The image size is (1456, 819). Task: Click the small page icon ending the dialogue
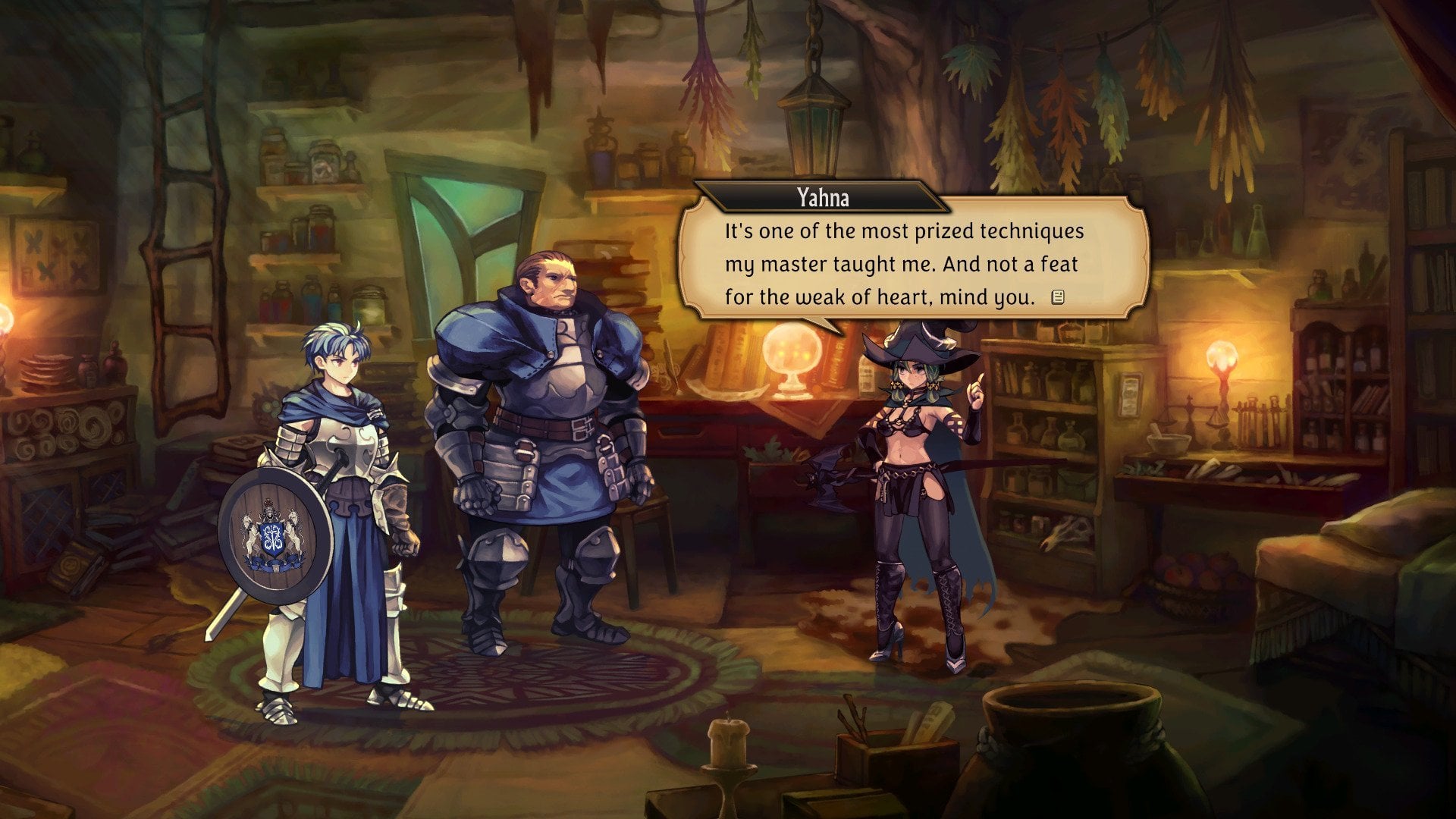pos(1057,297)
